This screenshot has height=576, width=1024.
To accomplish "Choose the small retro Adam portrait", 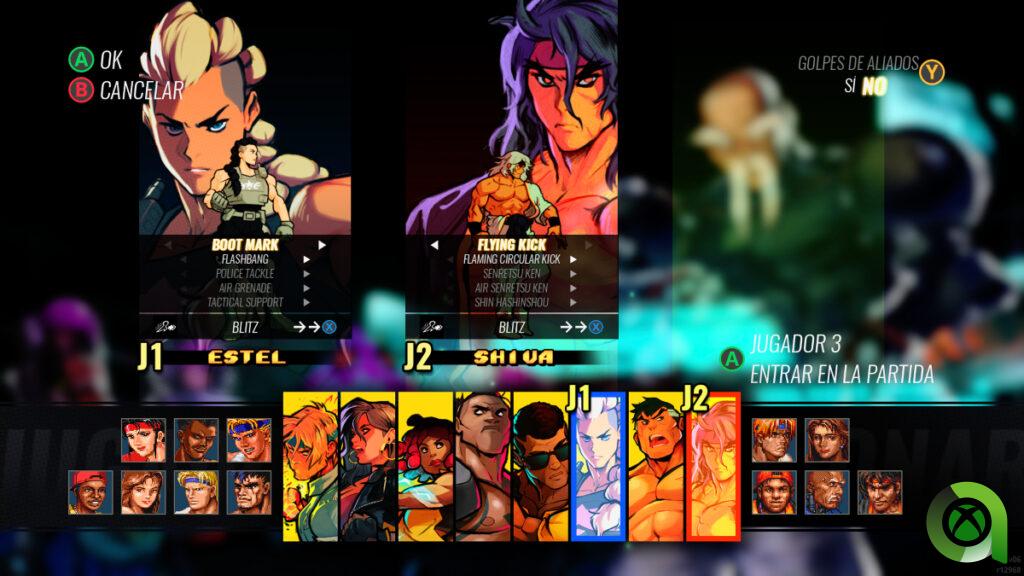I will pos(196,440).
